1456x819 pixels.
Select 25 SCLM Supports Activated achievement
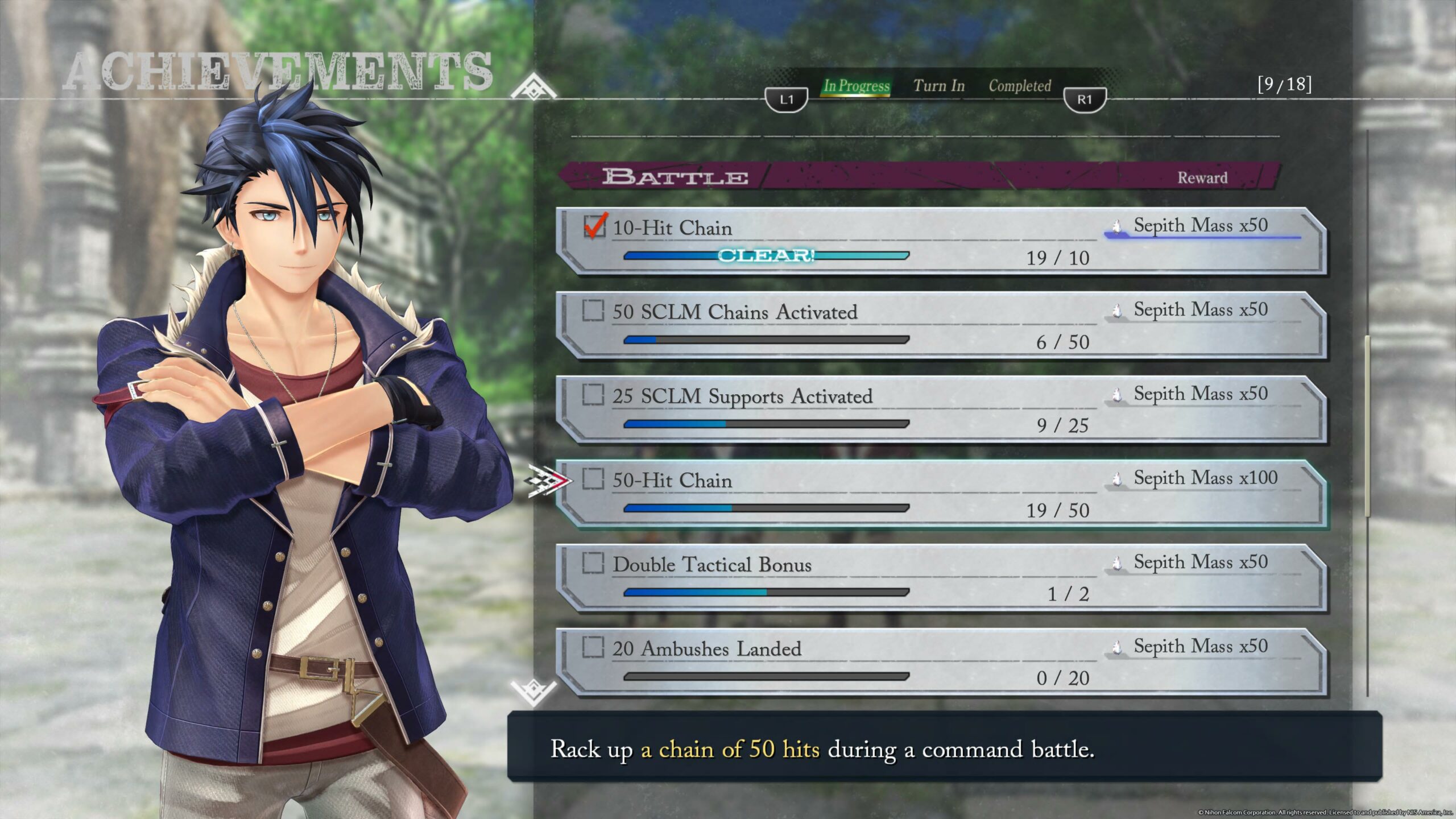point(941,409)
